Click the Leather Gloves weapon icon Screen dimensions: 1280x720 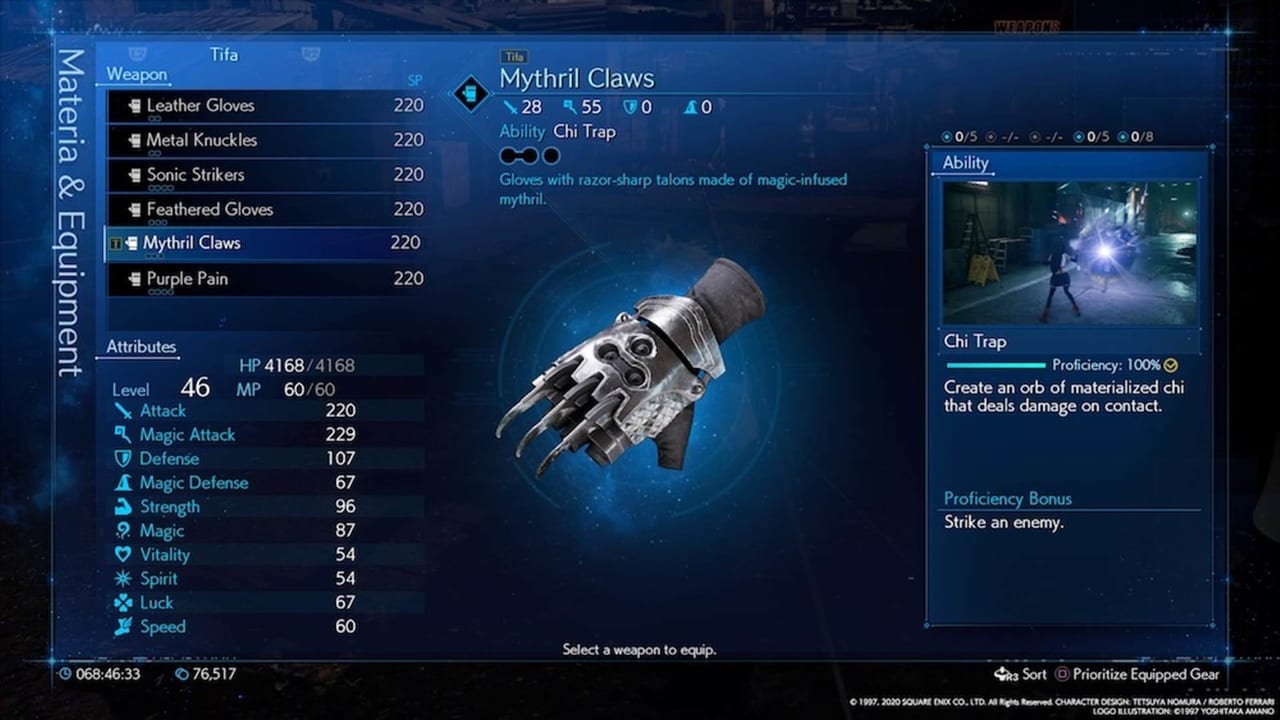[x=136, y=105]
